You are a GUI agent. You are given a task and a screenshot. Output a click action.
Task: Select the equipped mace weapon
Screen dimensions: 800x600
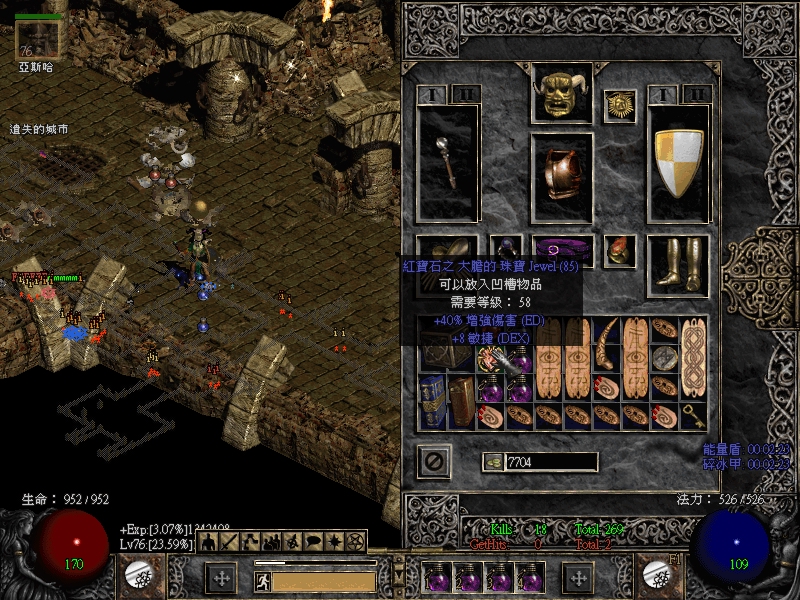(447, 160)
